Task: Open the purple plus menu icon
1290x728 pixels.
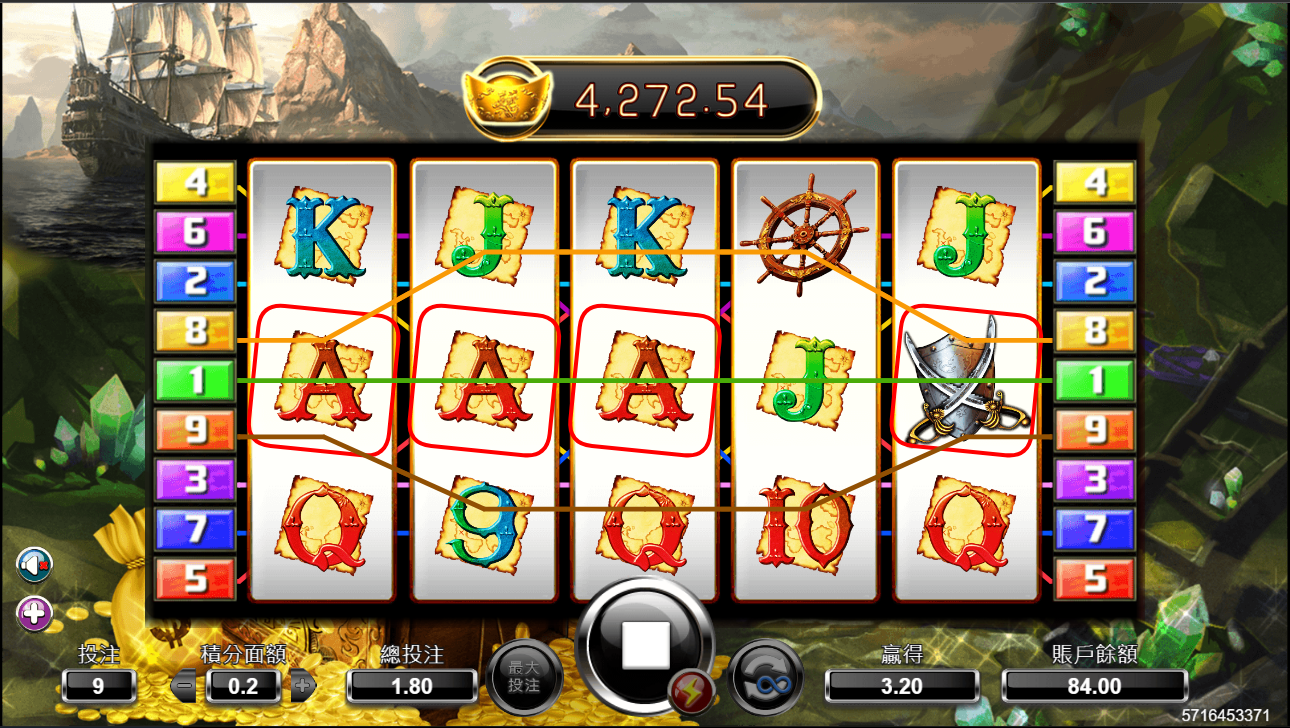Action: click(34, 613)
